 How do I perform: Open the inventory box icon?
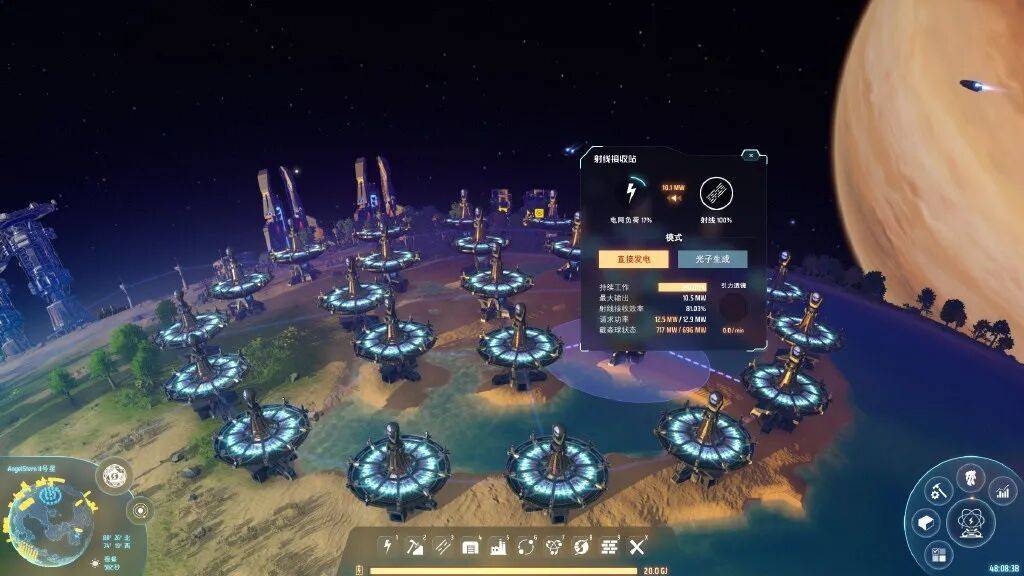[x=925, y=522]
